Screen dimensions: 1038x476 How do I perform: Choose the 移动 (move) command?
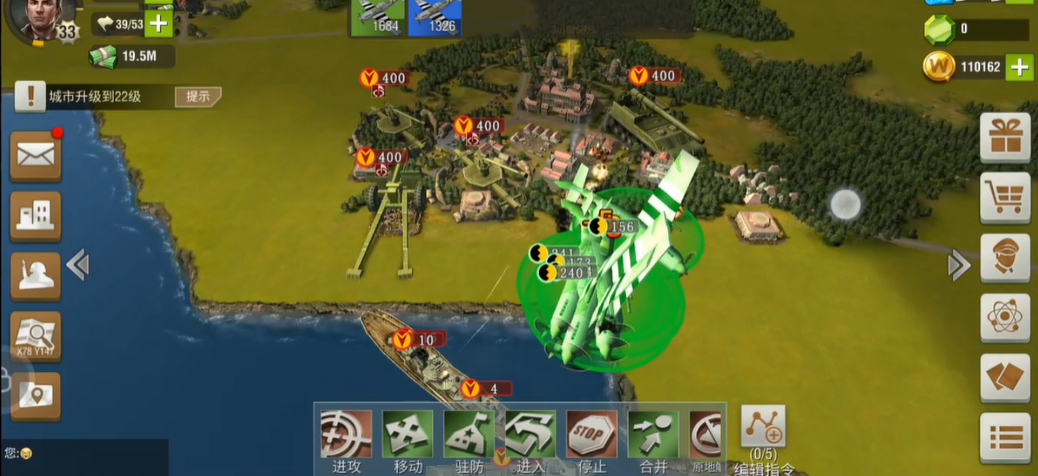click(x=407, y=435)
